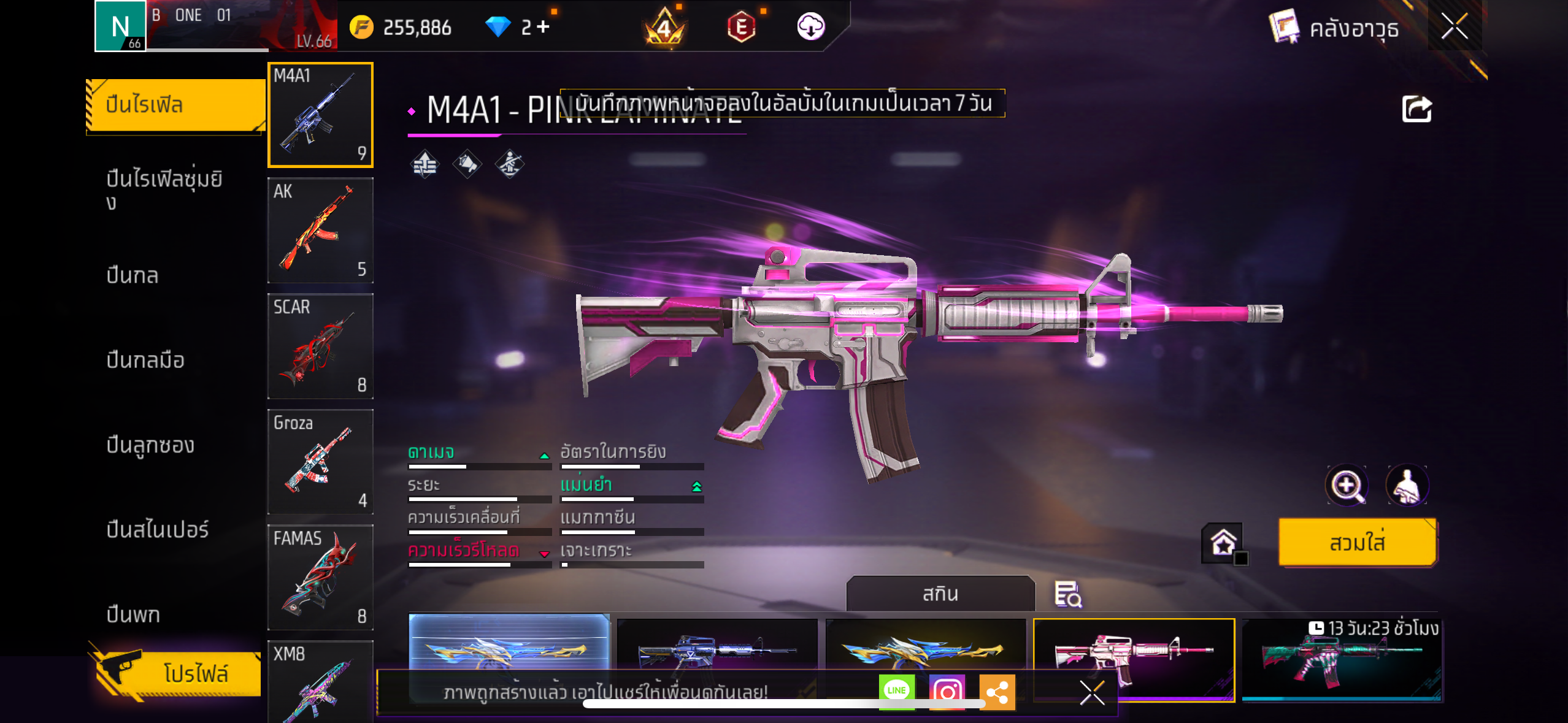The image size is (1568, 723).
Task: Pick the SCAR weapon tile
Action: pyautogui.click(x=320, y=346)
